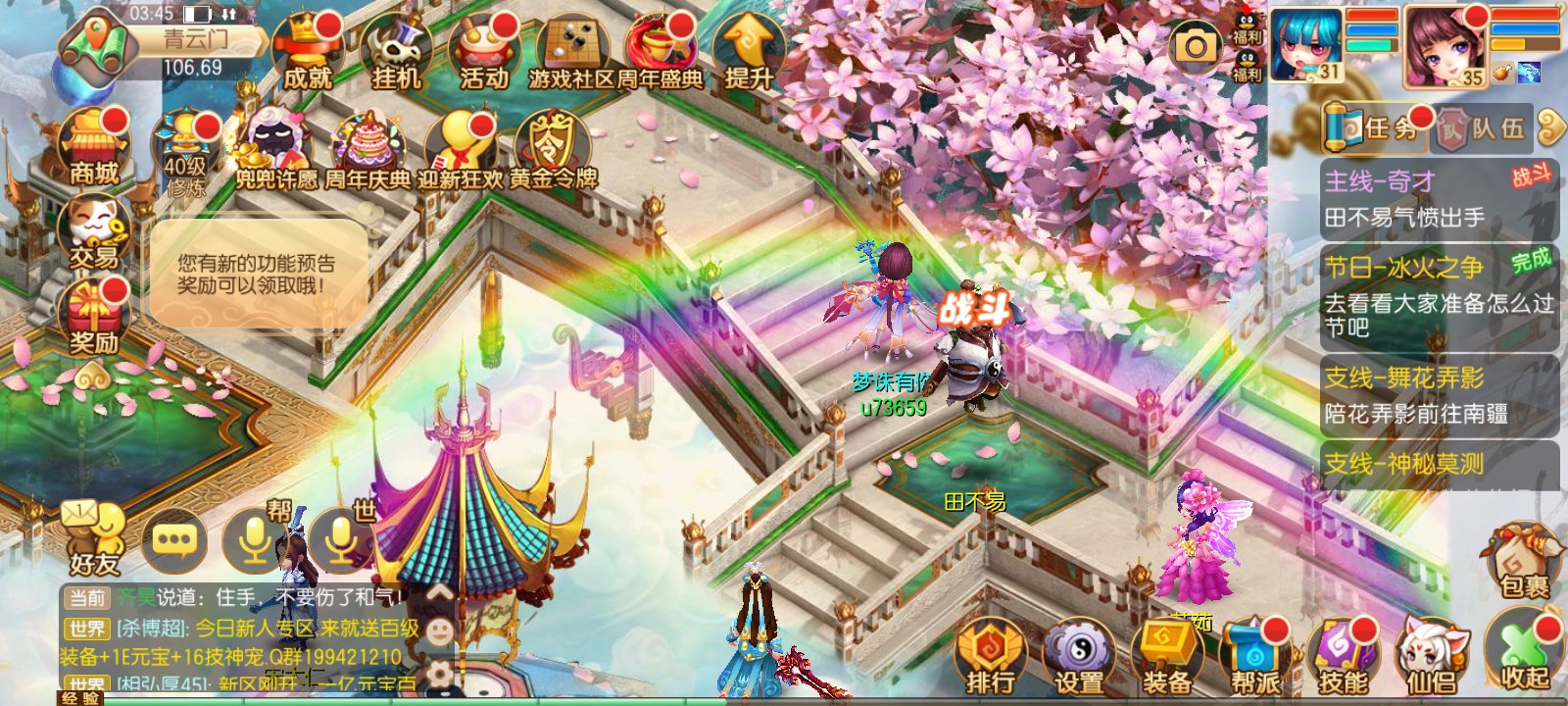Image resolution: width=1568 pixels, height=706 pixels.
Task: Claim from the 奖励 rewards gift icon
Action: coord(94,316)
